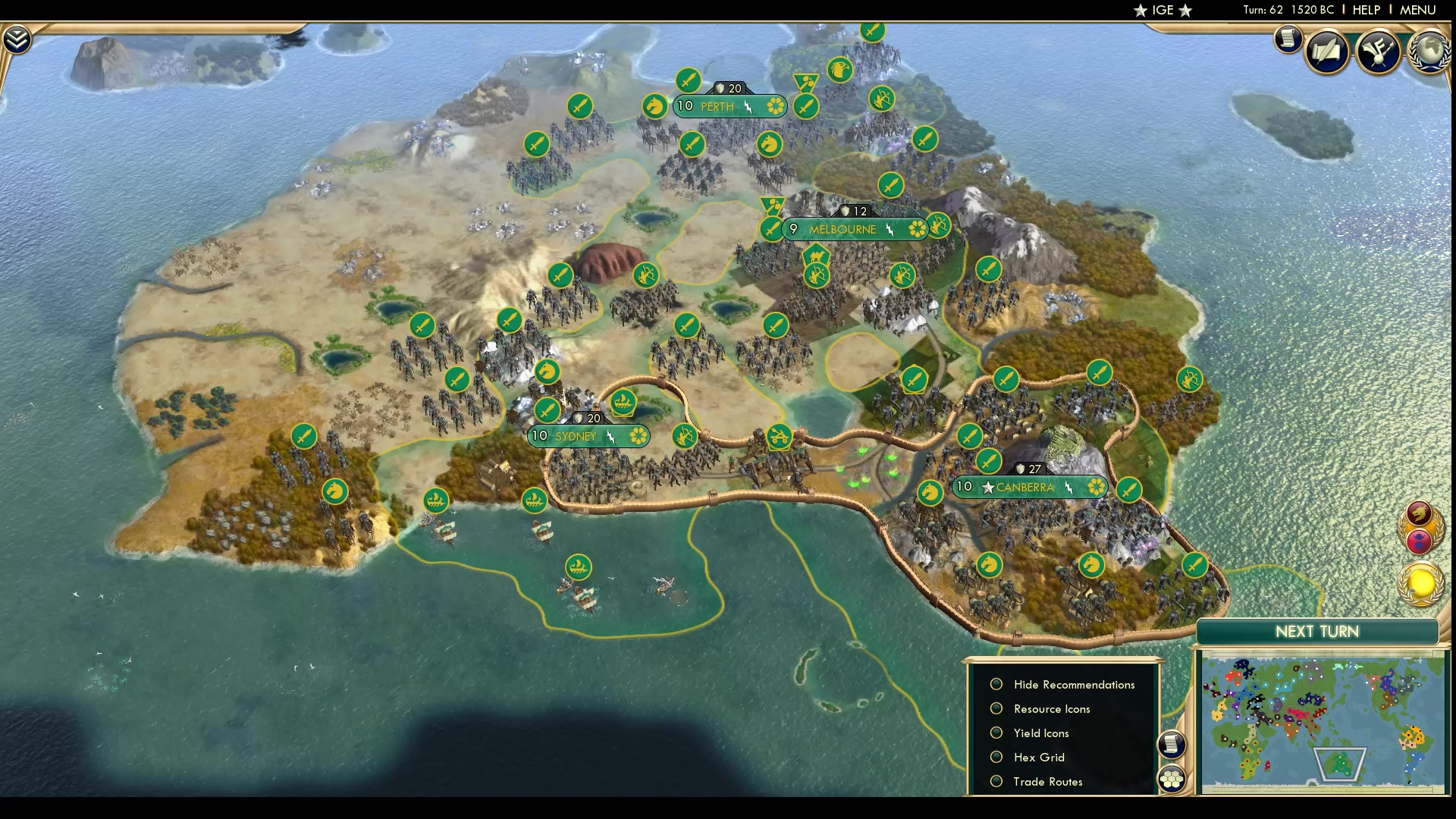1456x819 pixels.
Task: Open HELP from the top bar
Action: (x=1366, y=10)
